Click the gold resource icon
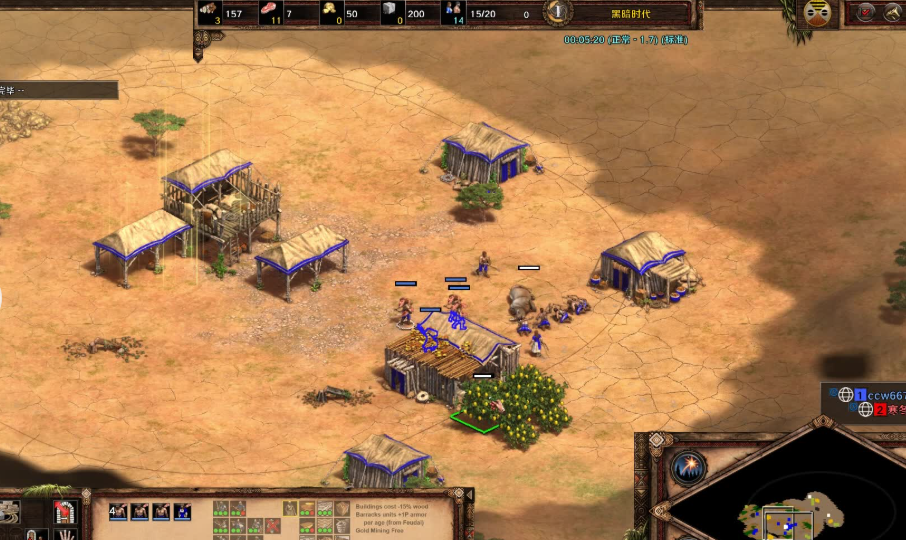The height and width of the screenshot is (540, 906). (x=332, y=12)
